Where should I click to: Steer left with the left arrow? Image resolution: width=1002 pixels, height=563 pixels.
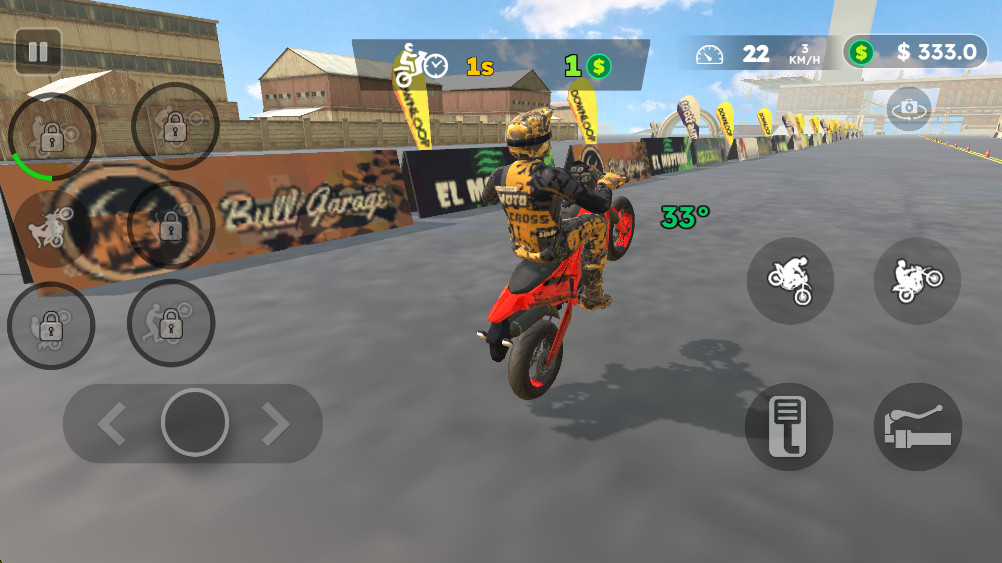pyautogui.click(x=112, y=424)
